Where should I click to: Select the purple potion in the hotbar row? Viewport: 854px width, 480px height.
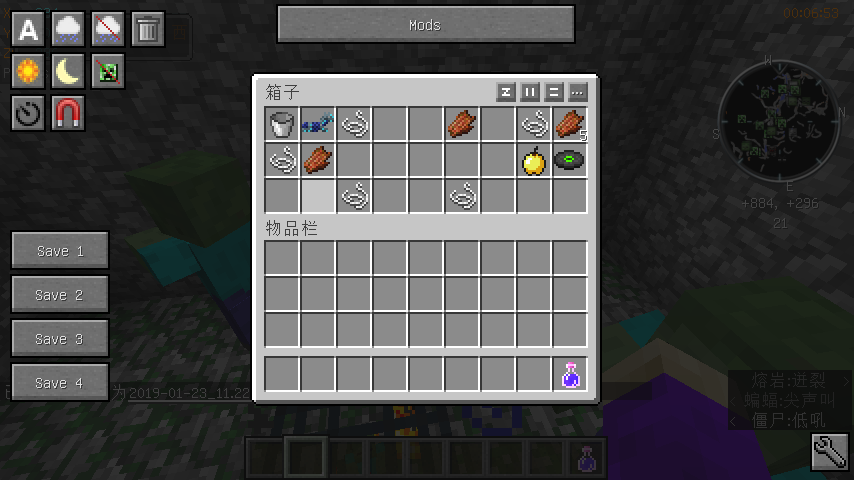coord(570,375)
